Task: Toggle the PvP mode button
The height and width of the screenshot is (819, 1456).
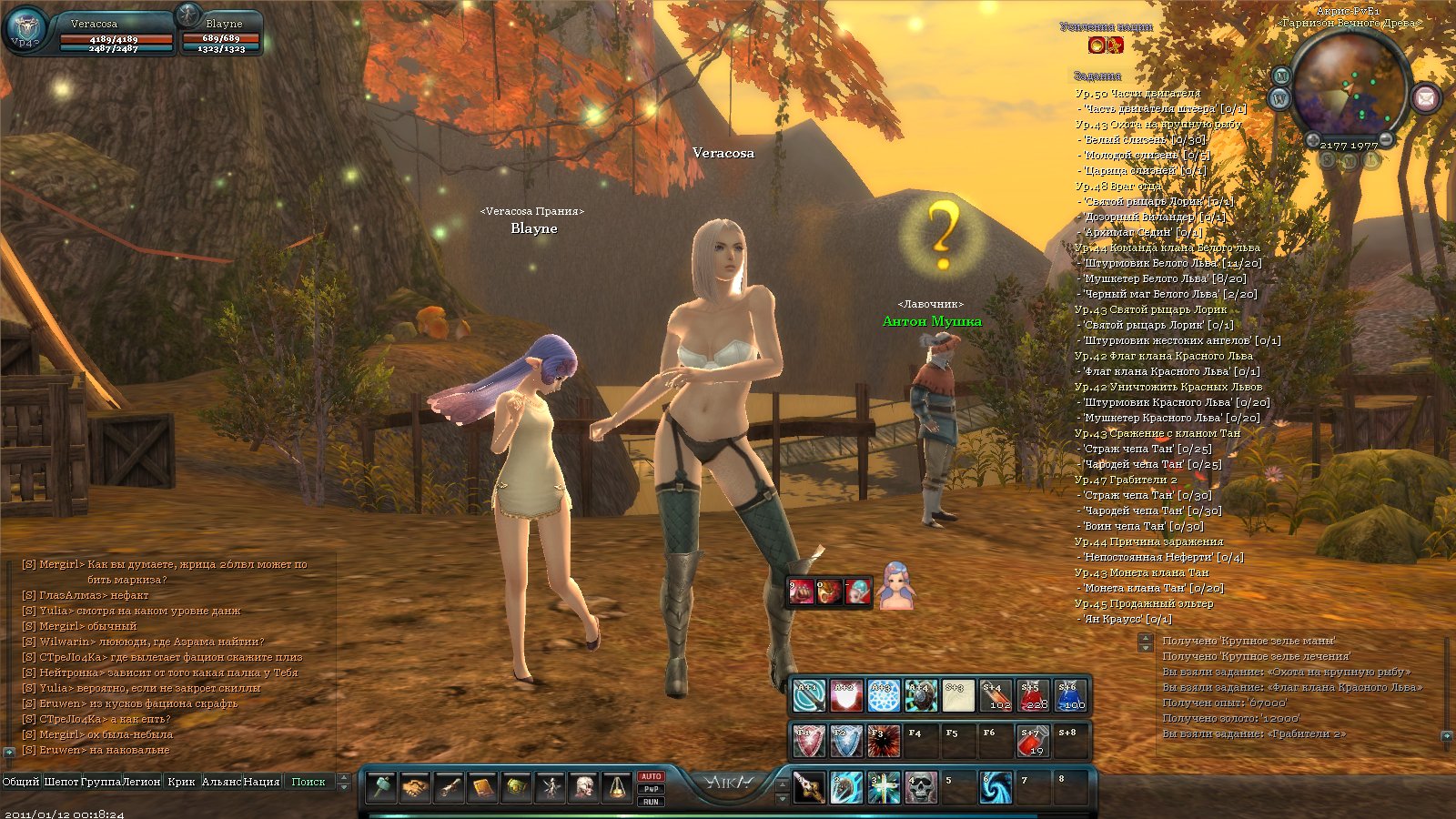Action: pyautogui.click(x=651, y=789)
